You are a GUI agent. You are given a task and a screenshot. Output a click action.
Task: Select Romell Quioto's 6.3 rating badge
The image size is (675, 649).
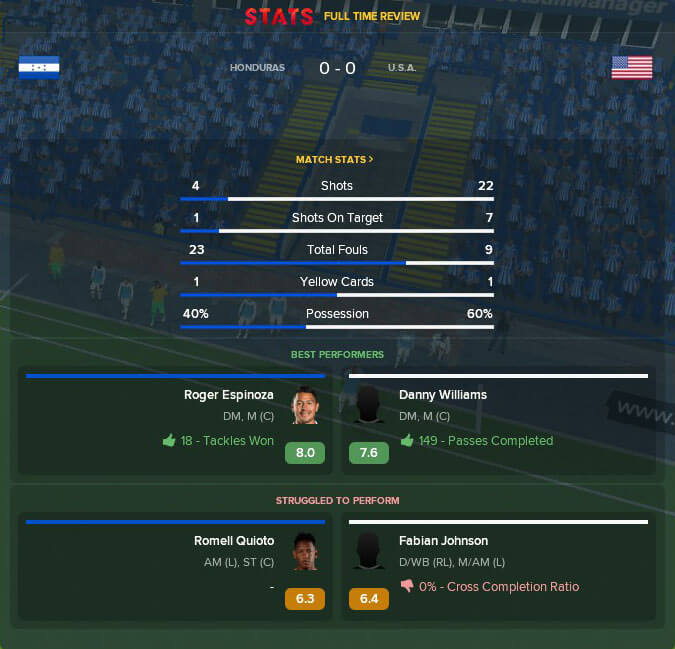pyautogui.click(x=305, y=599)
